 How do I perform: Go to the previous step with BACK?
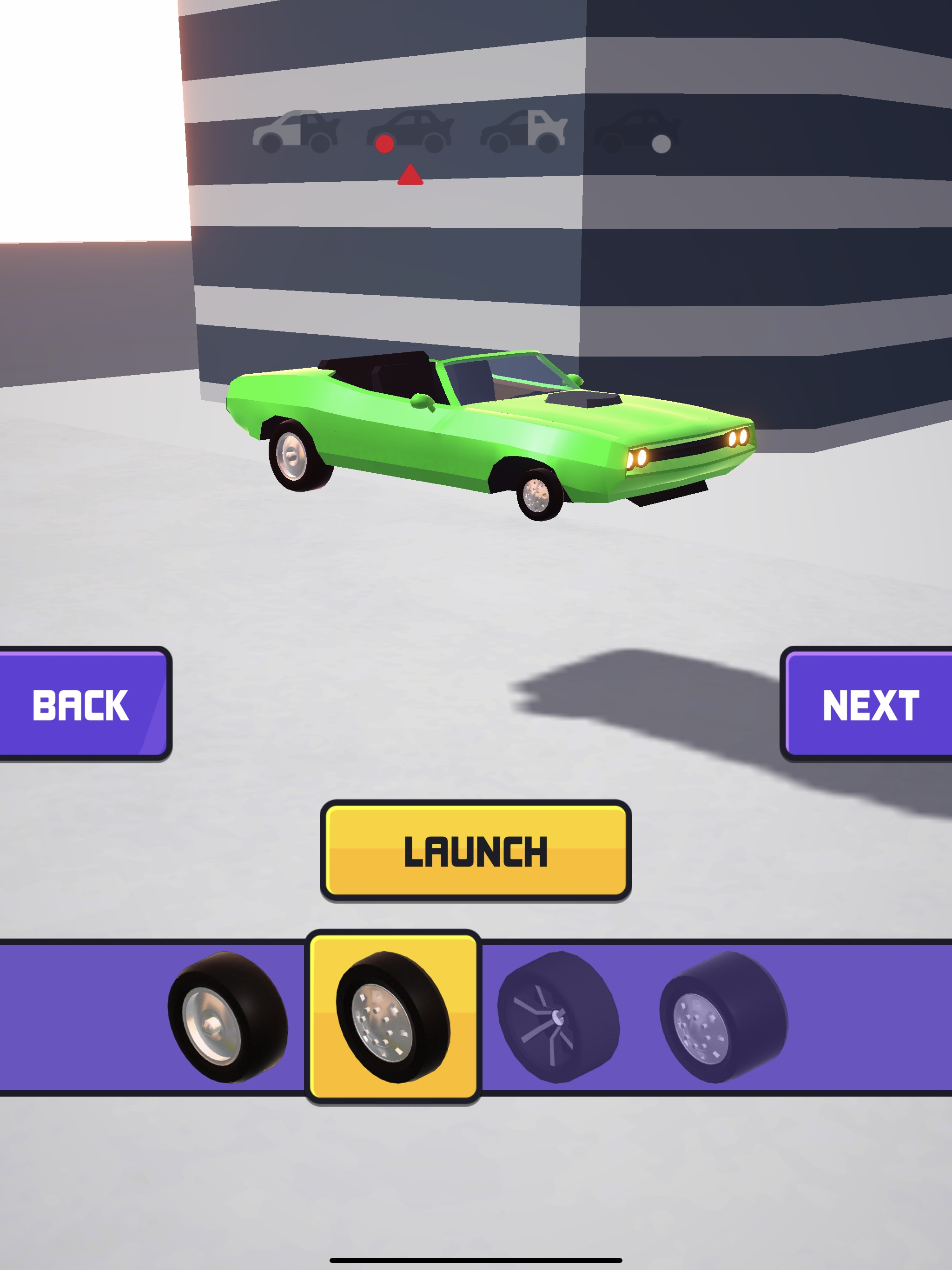(x=82, y=704)
